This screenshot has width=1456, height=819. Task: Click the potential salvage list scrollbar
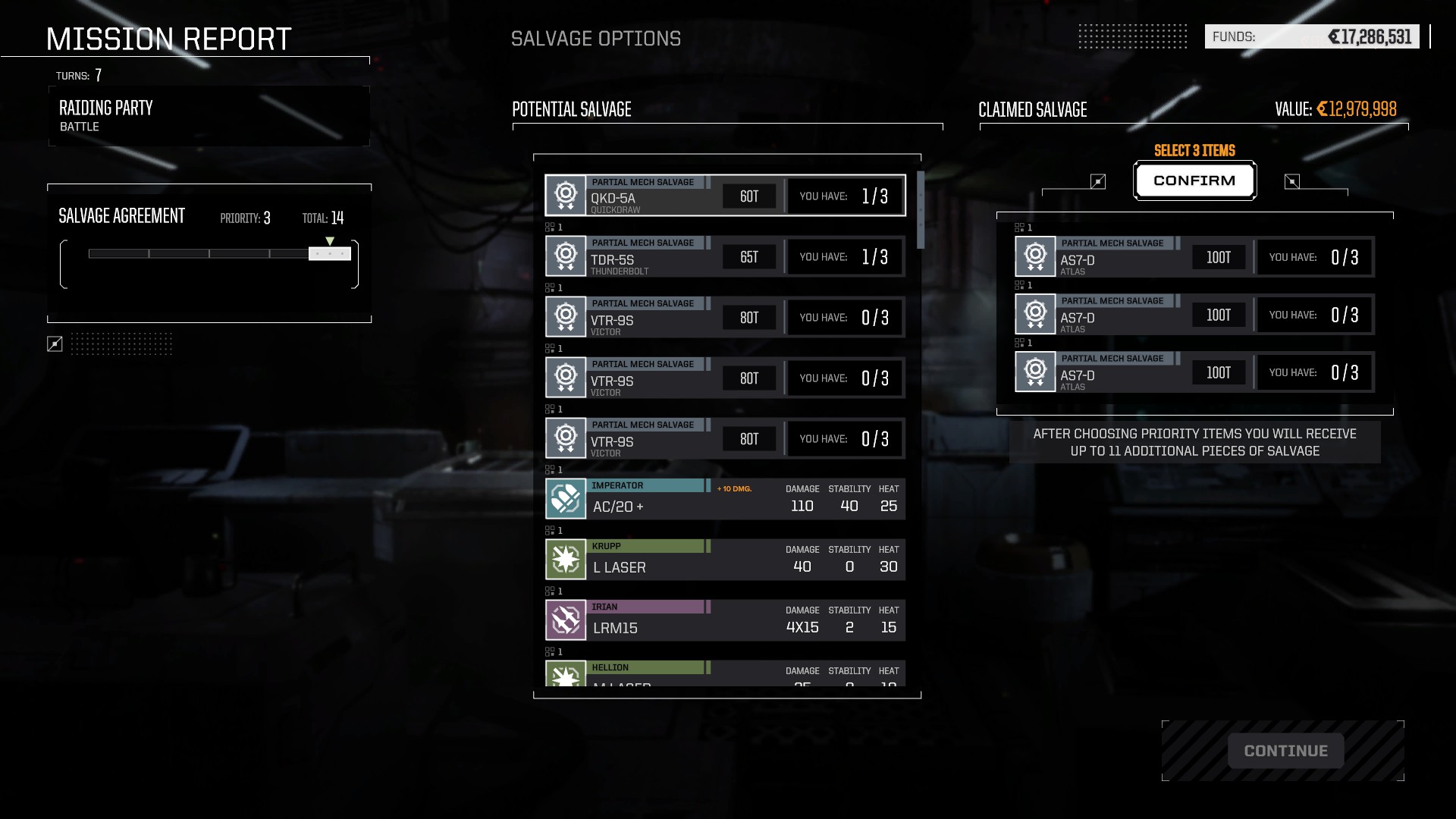pos(921,211)
